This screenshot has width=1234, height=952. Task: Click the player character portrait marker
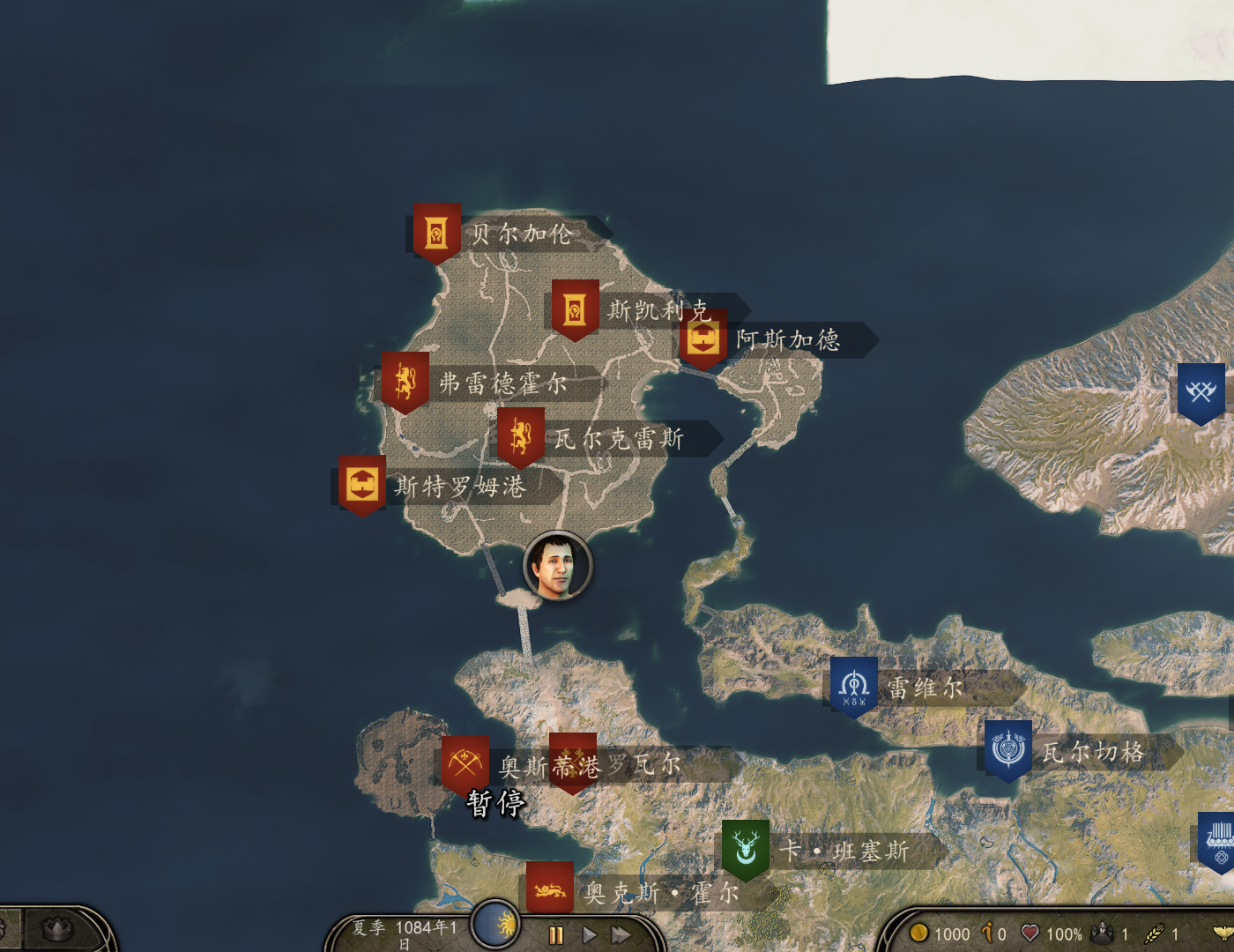click(x=557, y=566)
